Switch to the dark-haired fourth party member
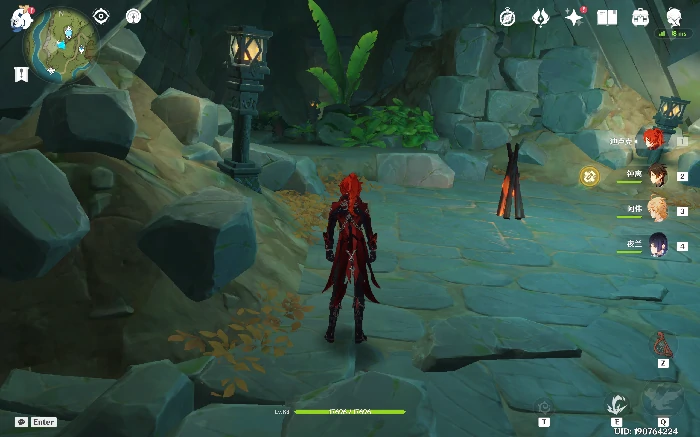The width and height of the screenshot is (700, 437). pos(657,244)
